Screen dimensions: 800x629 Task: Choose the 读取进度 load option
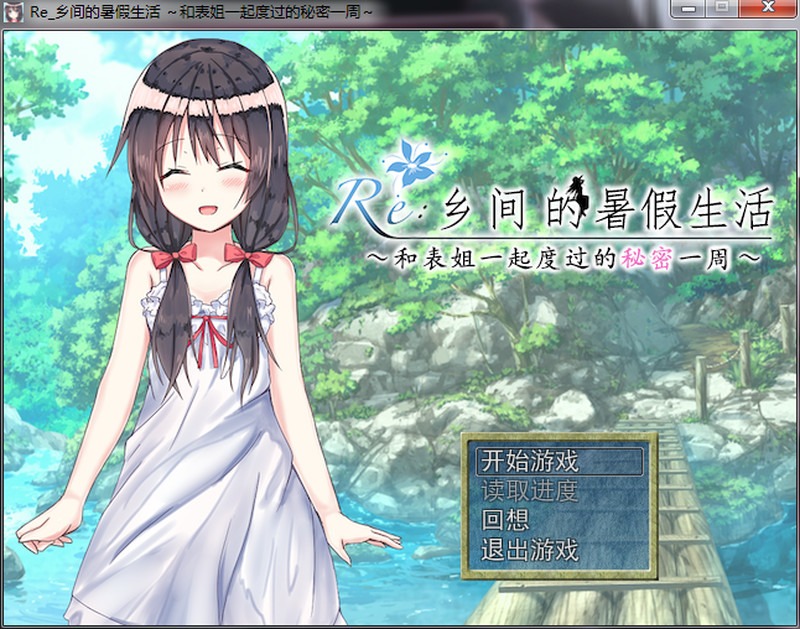(531, 491)
